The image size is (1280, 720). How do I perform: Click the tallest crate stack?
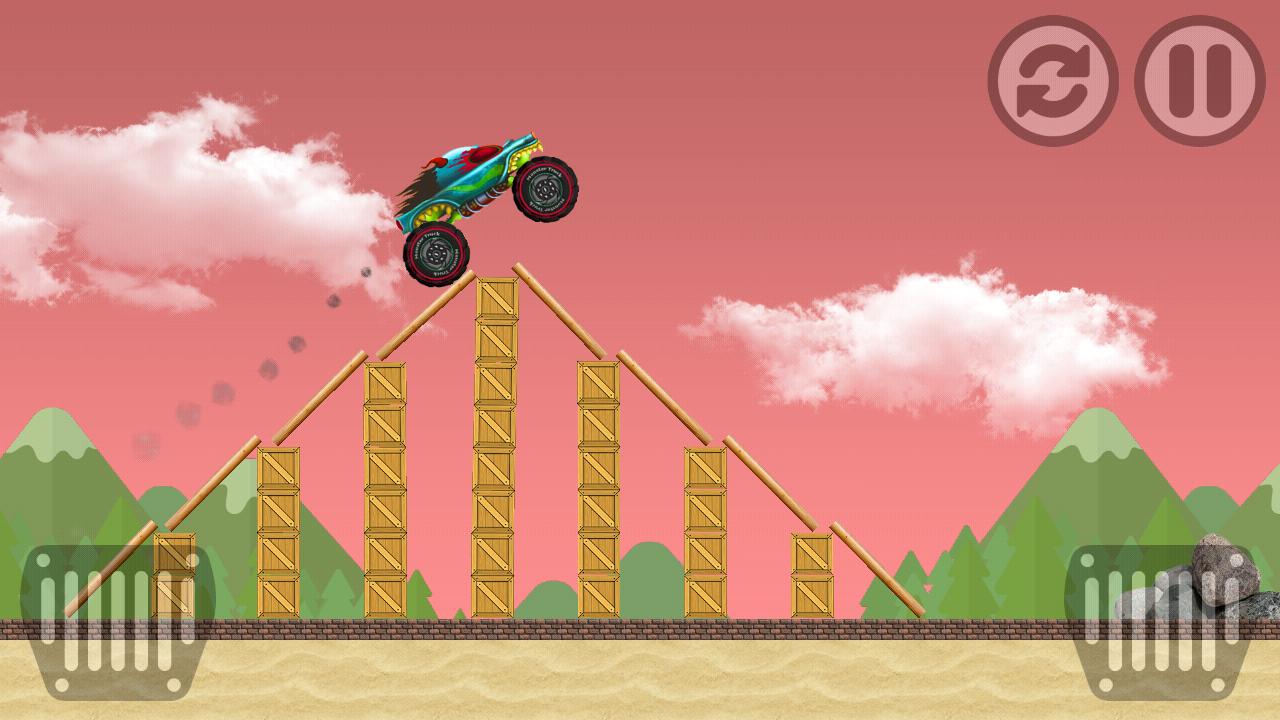(x=497, y=450)
